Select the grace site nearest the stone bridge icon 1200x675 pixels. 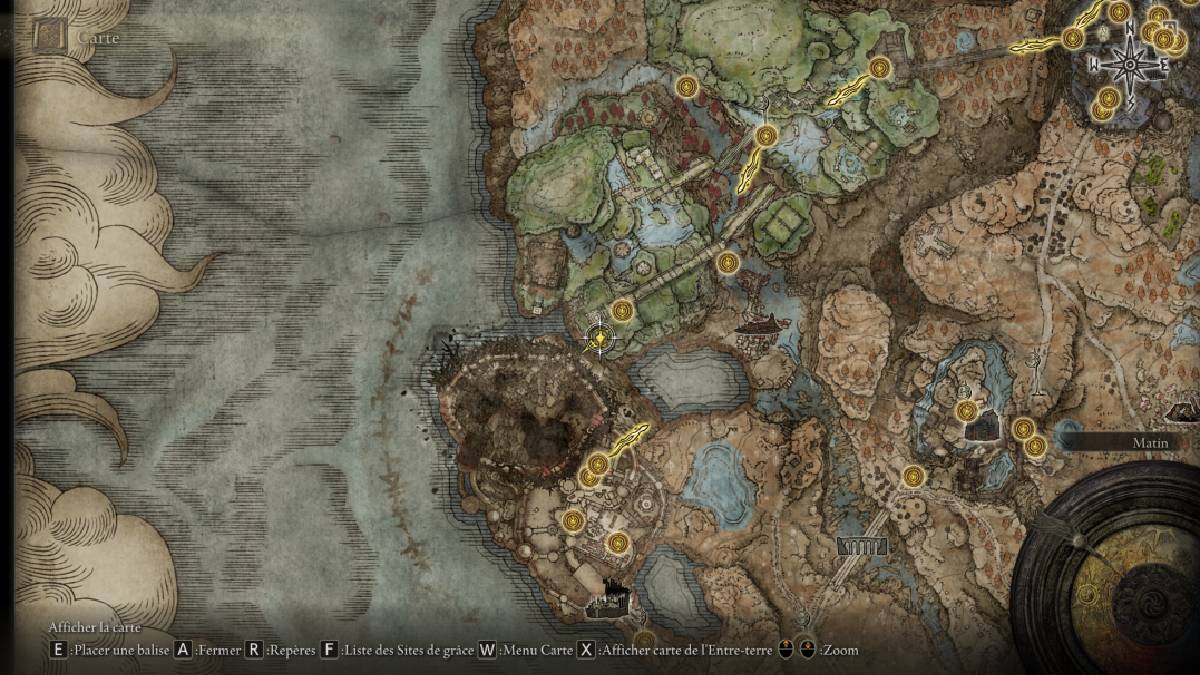[x=913, y=477]
